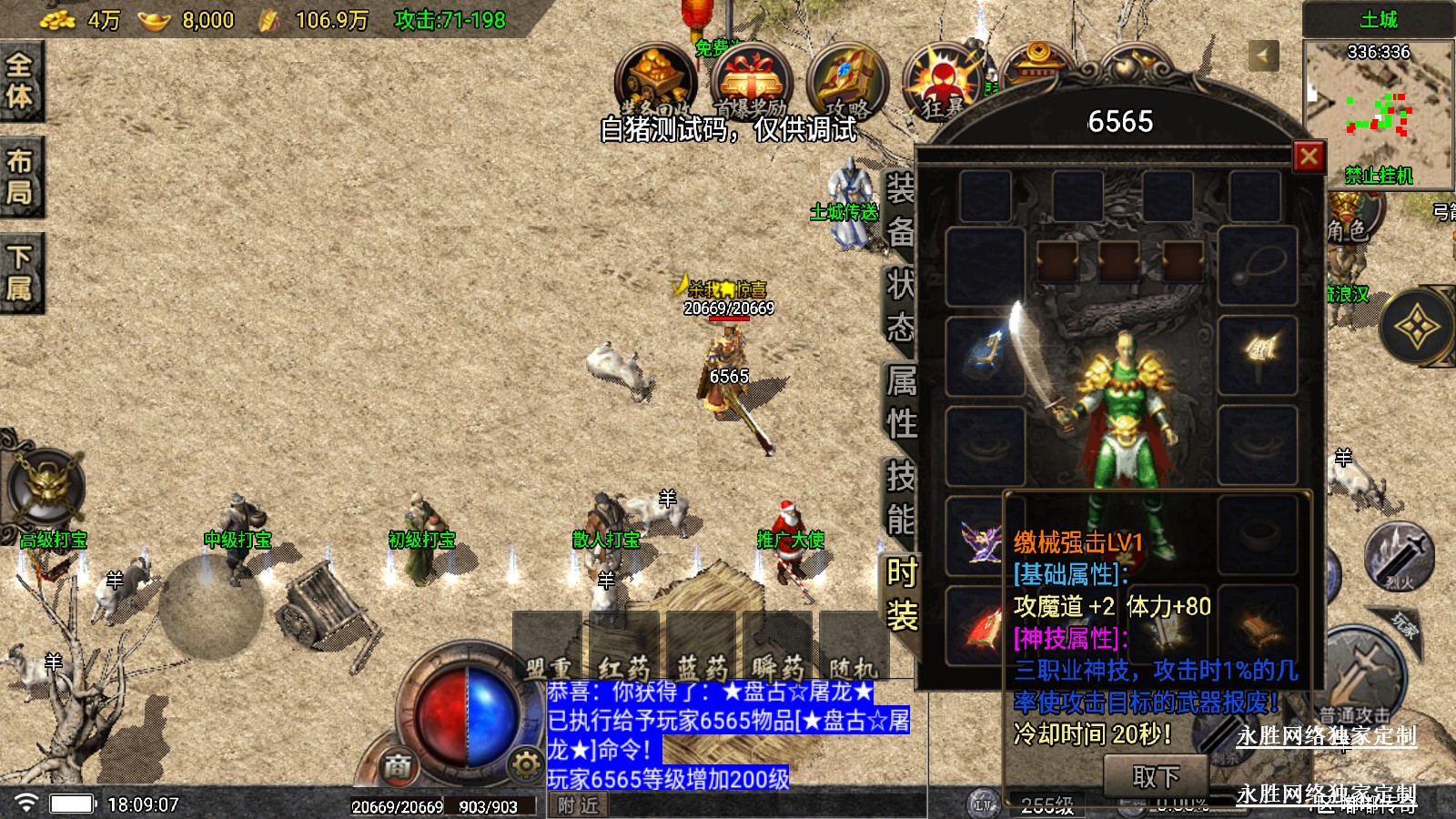
Task: Open the 商 shop button
Action: [398, 766]
